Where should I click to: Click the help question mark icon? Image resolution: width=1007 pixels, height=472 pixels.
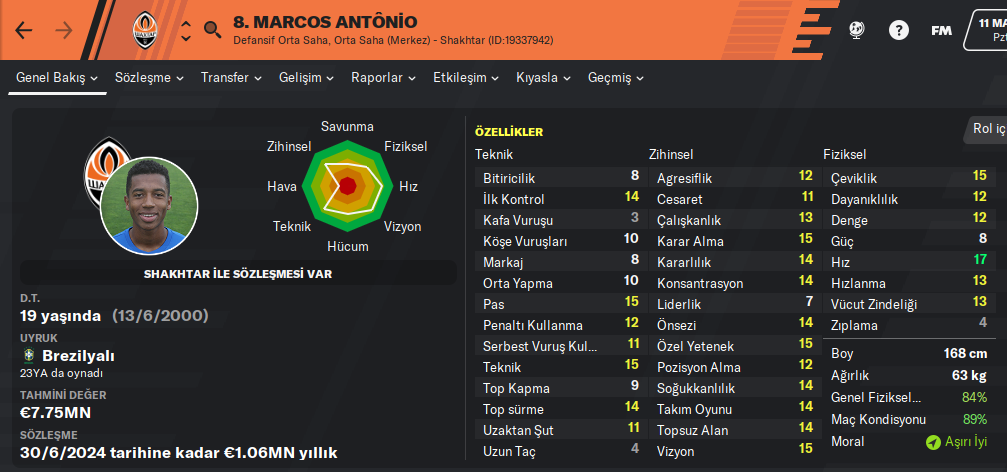pos(896,30)
